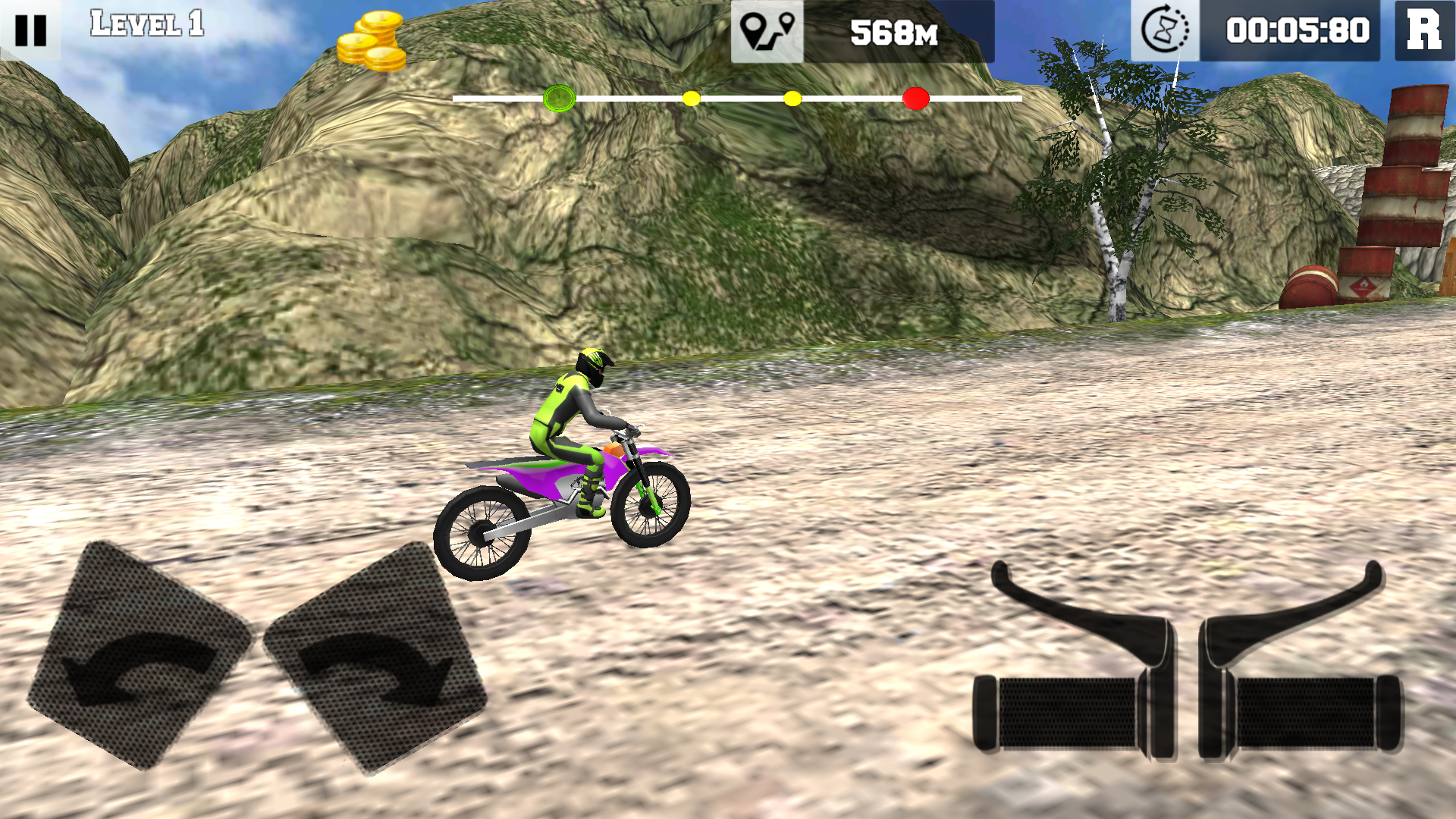The width and height of the screenshot is (1456, 819).
Task: Tap the red finish dot on progress bar
Action: tap(918, 97)
